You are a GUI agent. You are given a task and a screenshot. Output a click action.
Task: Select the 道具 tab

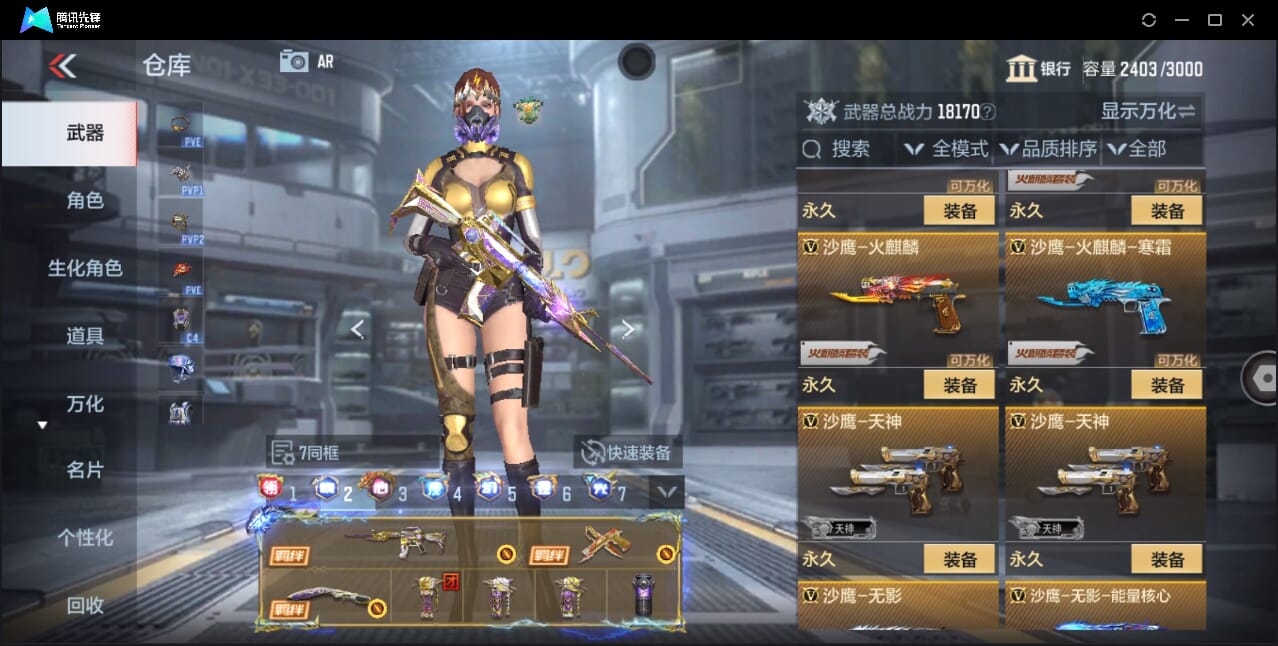(85, 336)
